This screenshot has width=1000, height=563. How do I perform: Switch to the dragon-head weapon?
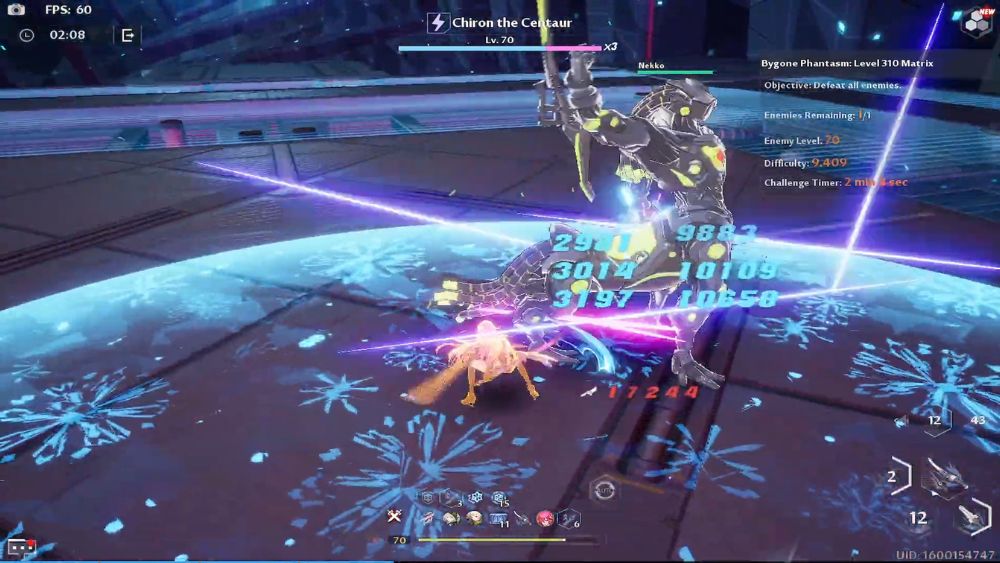(x=944, y=477)
